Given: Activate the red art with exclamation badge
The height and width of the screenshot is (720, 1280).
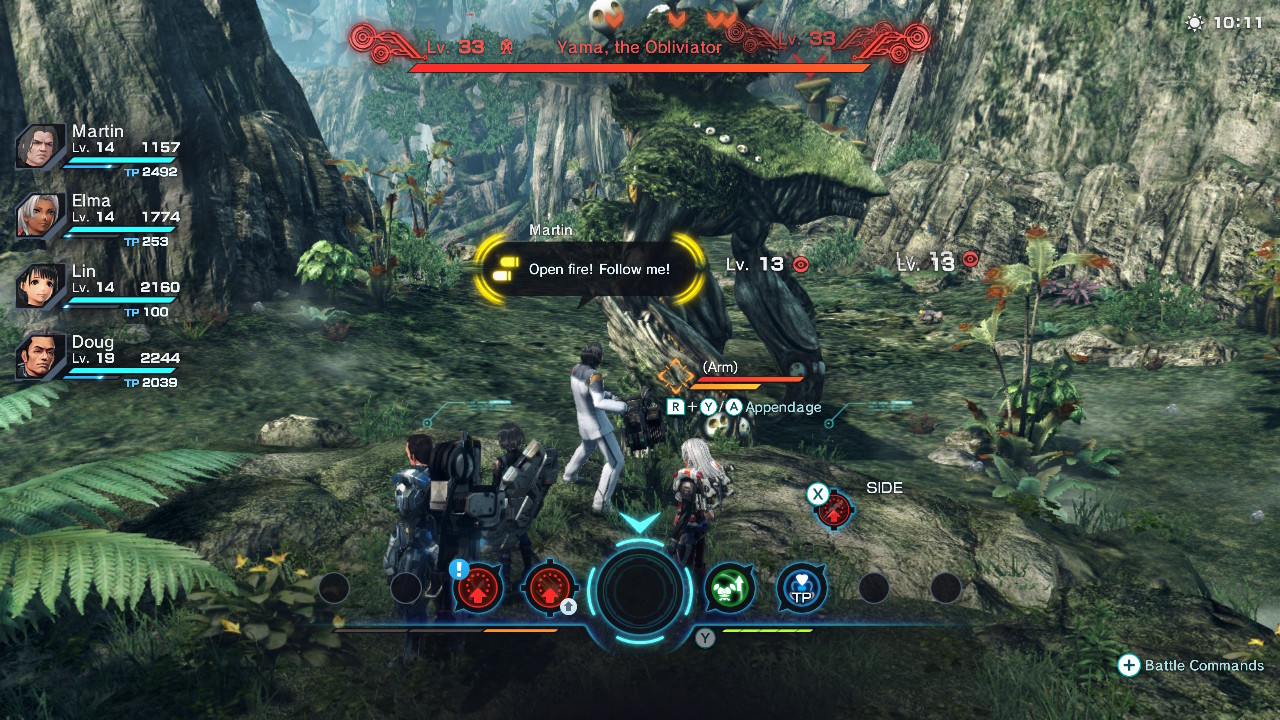Looking at the screenshot, I should (477, 589).
